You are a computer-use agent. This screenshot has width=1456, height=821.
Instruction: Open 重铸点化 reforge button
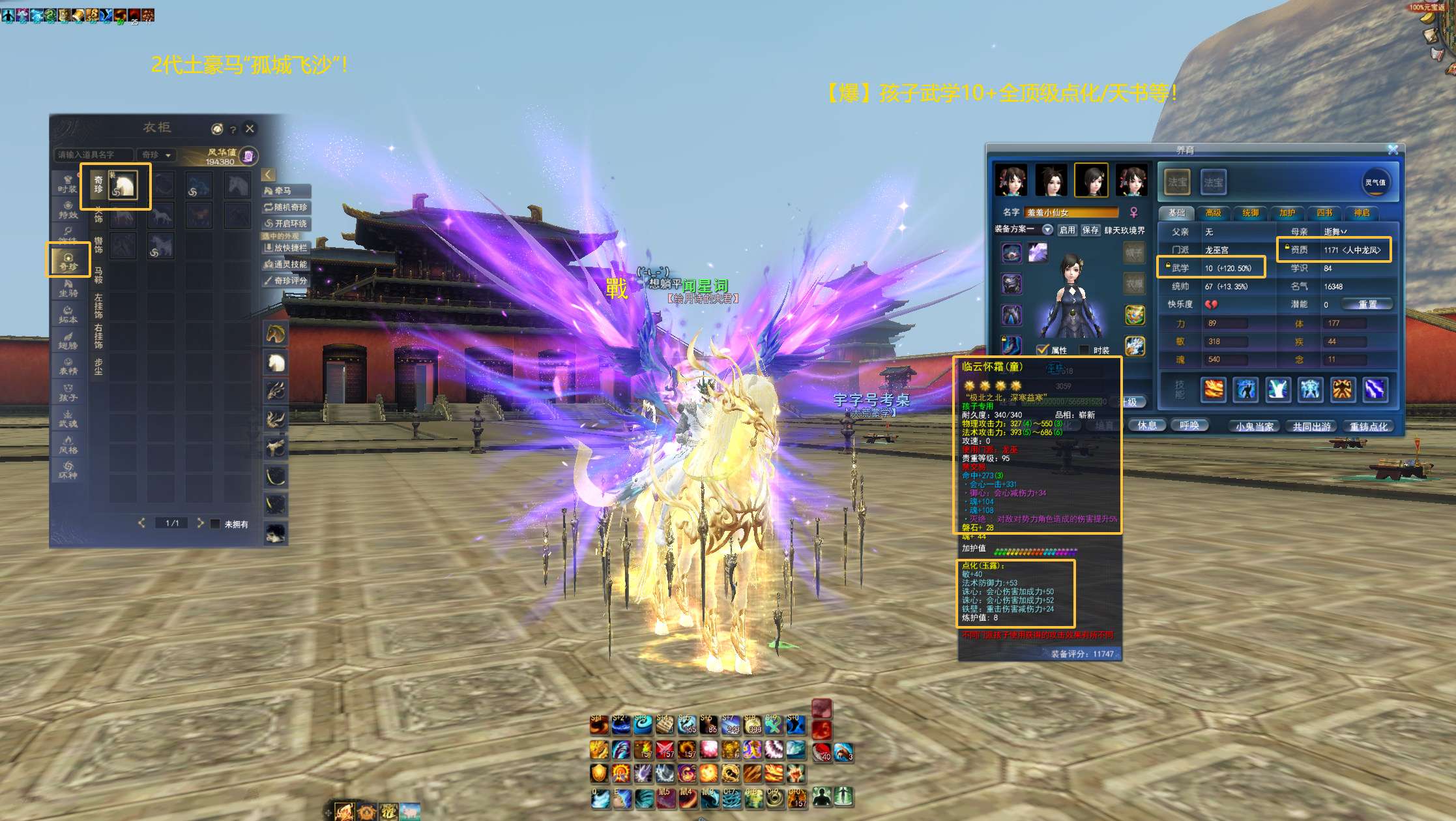(1369, 426)
